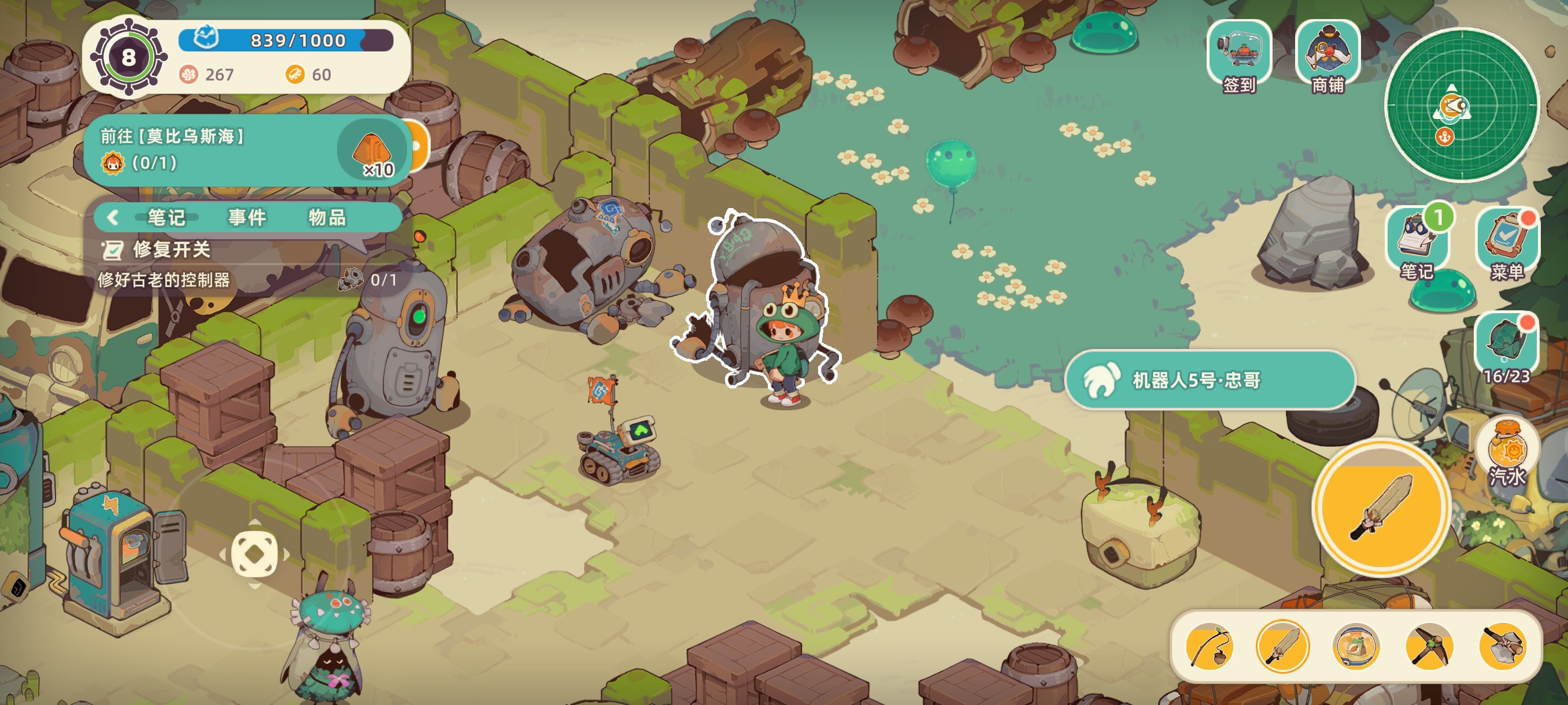Select the fishing rod in hotbar

(x=1210, y=646)
